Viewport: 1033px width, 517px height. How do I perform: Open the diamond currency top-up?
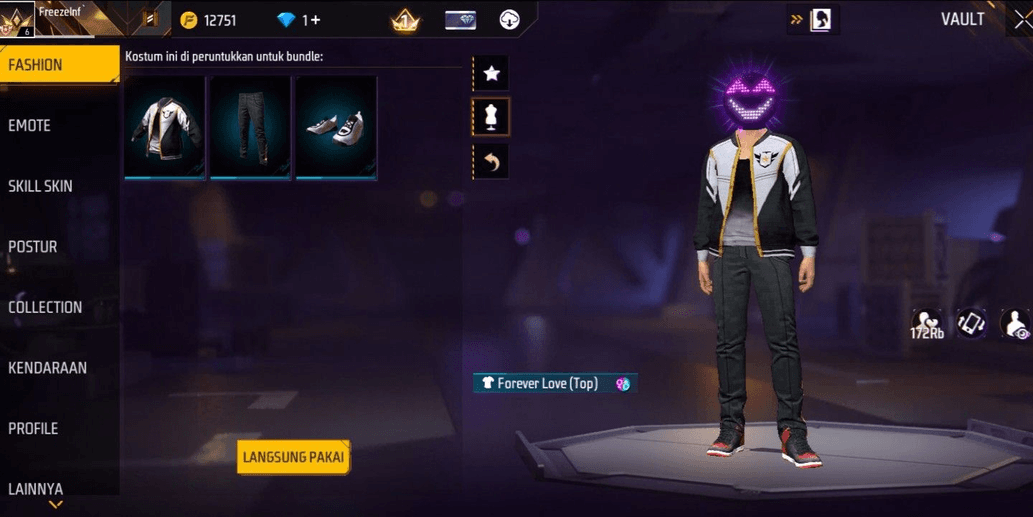299,20
